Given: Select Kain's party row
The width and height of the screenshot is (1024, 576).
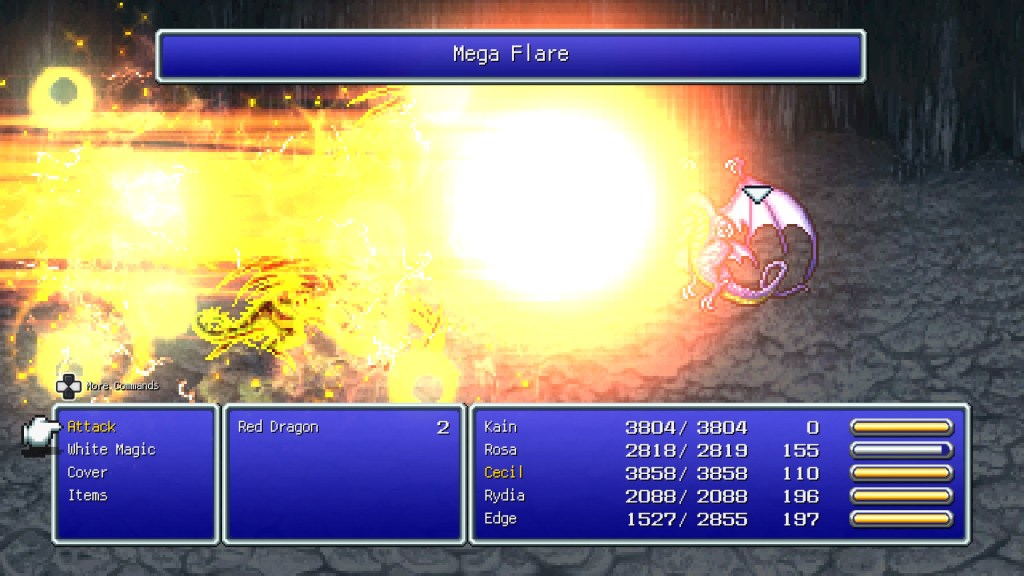Looking at the screenshot, I should [500, 427].
